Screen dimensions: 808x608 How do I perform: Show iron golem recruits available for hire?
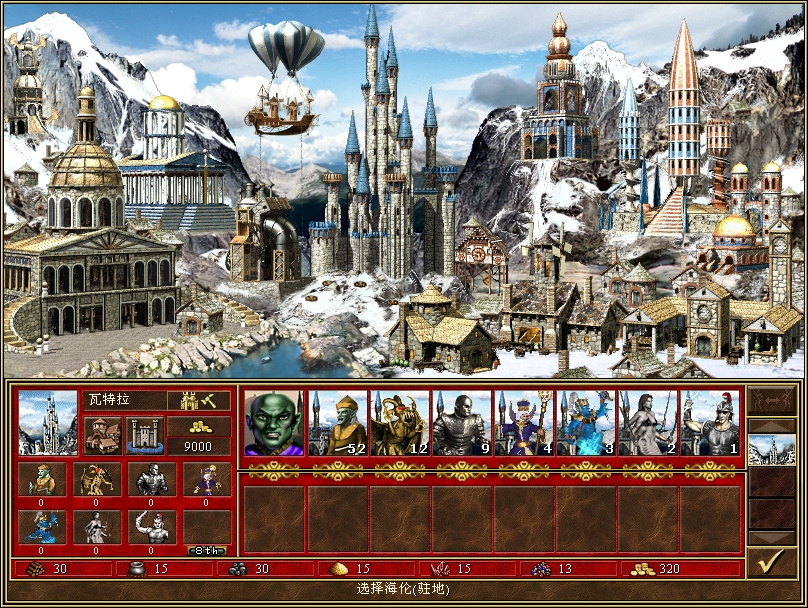click(x=151, y=479)
